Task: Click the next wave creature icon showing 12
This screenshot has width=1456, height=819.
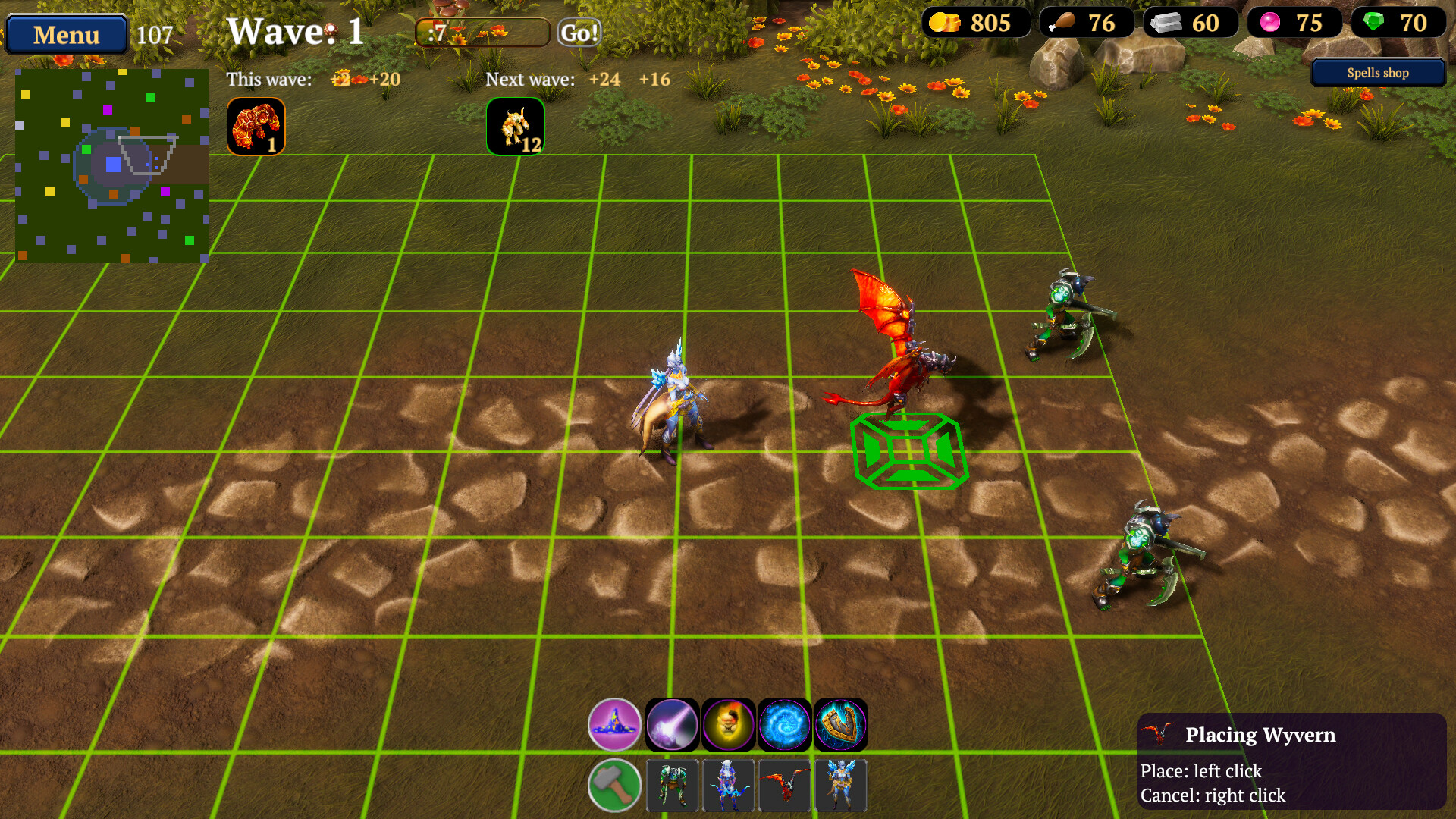Action: pyautogui.click(x=516, y=126)
